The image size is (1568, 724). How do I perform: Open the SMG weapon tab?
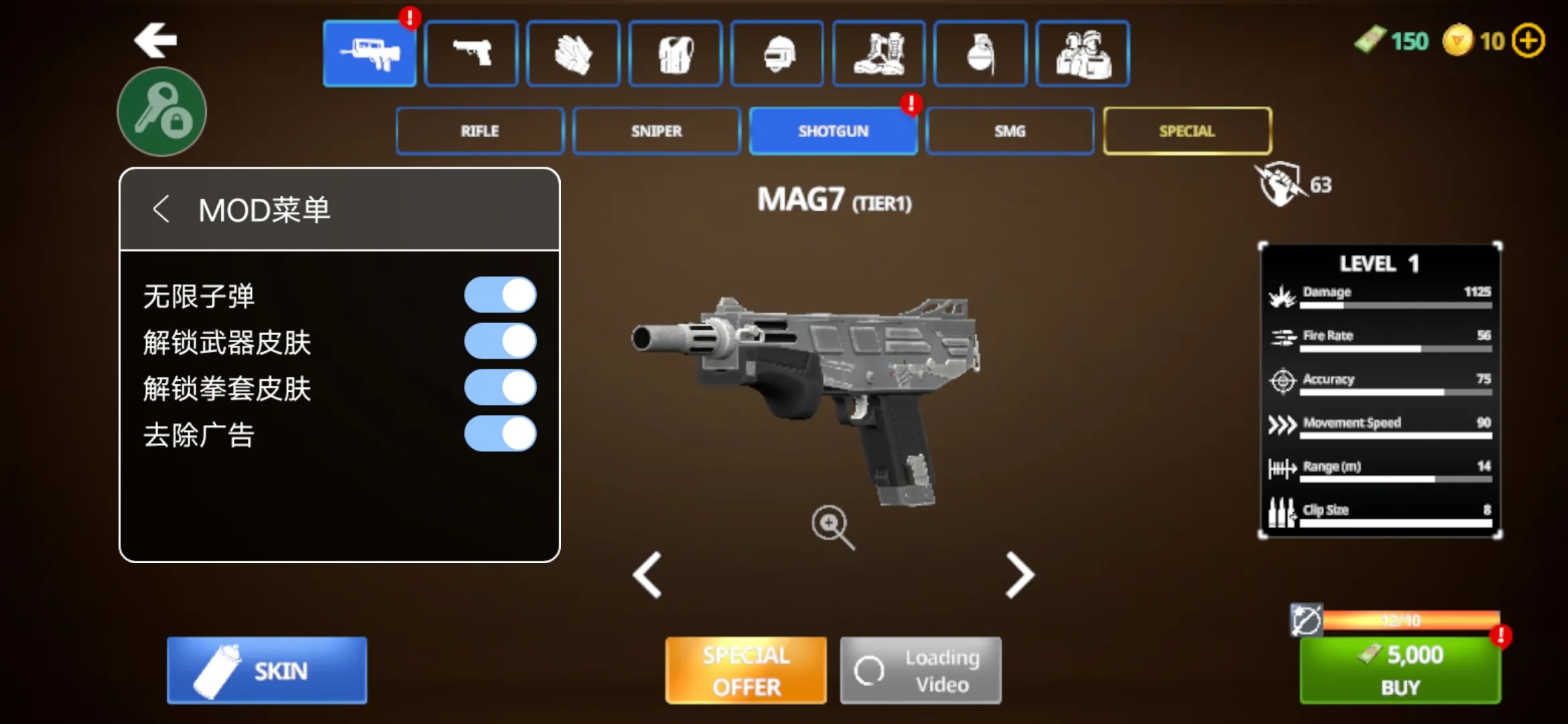(x=1010, y=131)
